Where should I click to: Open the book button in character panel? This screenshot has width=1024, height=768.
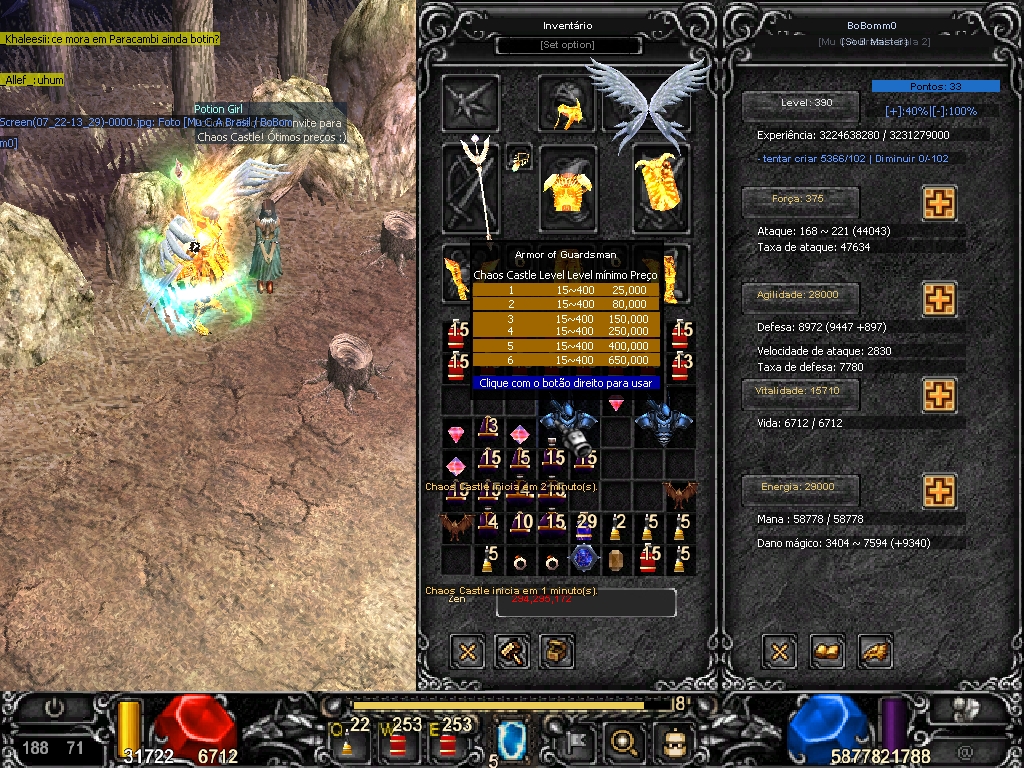tap(826, 652)
